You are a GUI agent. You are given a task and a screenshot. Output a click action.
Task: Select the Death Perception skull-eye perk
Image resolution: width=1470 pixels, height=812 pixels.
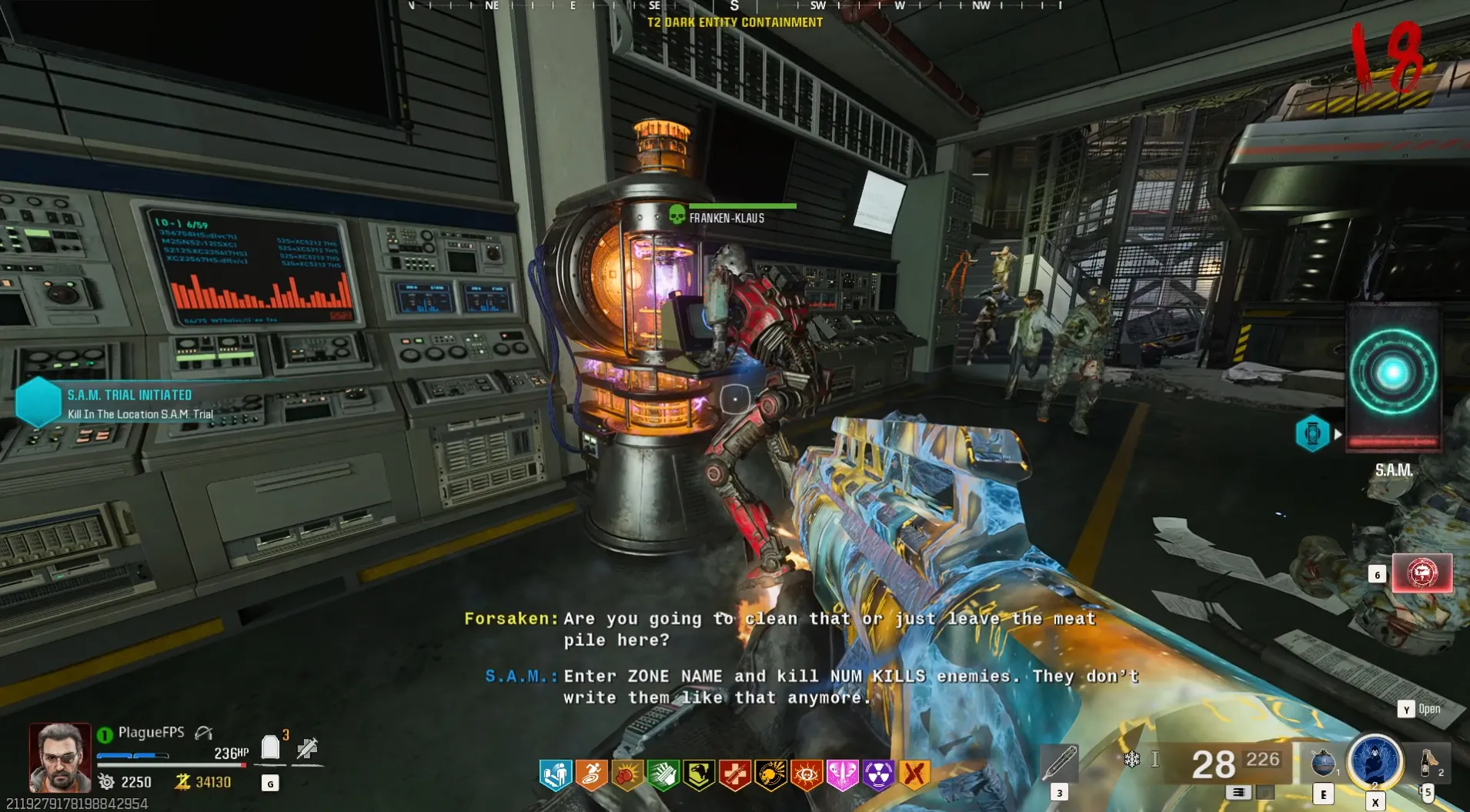click(807, 775)
